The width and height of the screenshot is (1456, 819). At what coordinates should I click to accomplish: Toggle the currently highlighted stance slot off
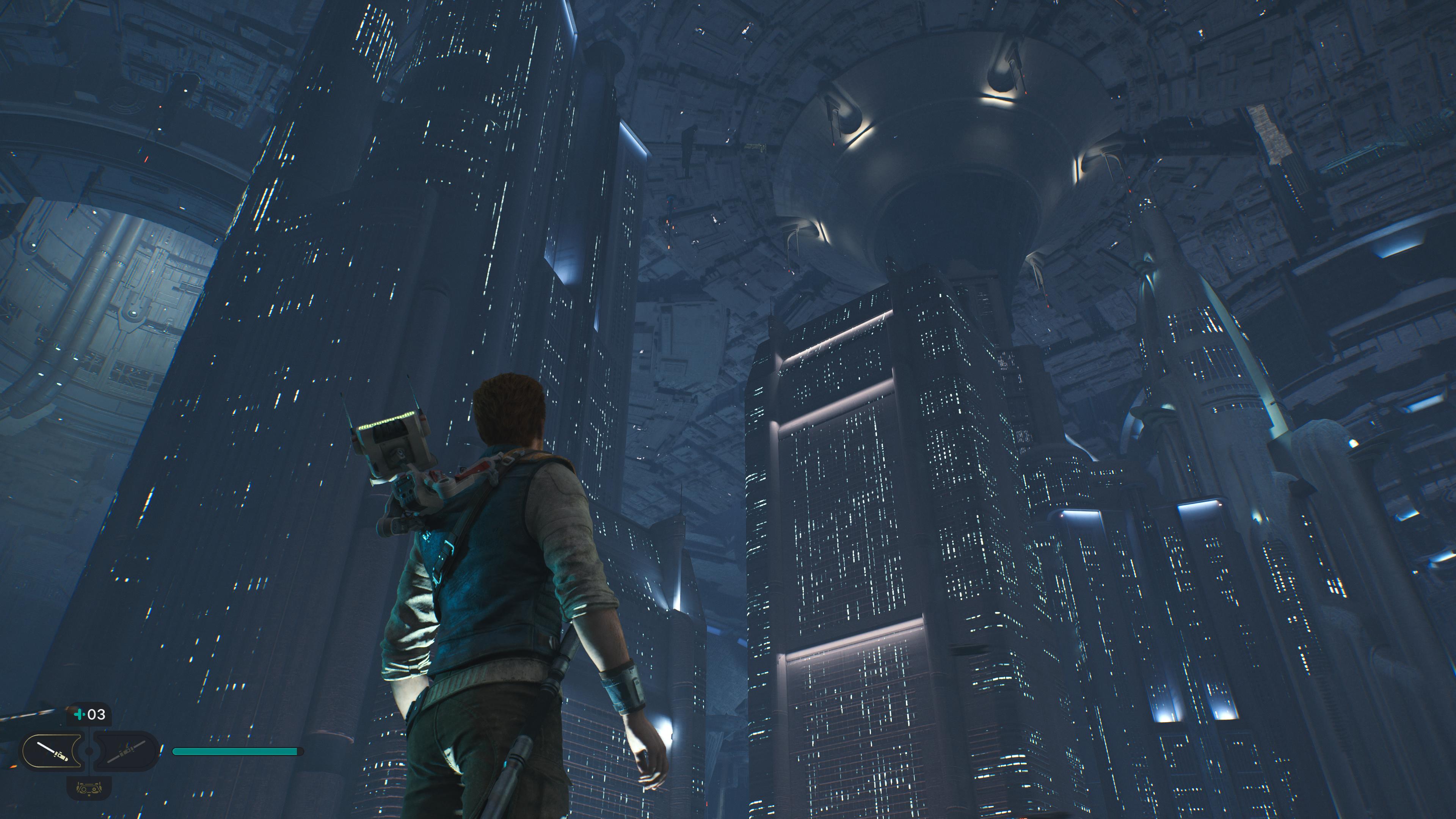[52, 751]
